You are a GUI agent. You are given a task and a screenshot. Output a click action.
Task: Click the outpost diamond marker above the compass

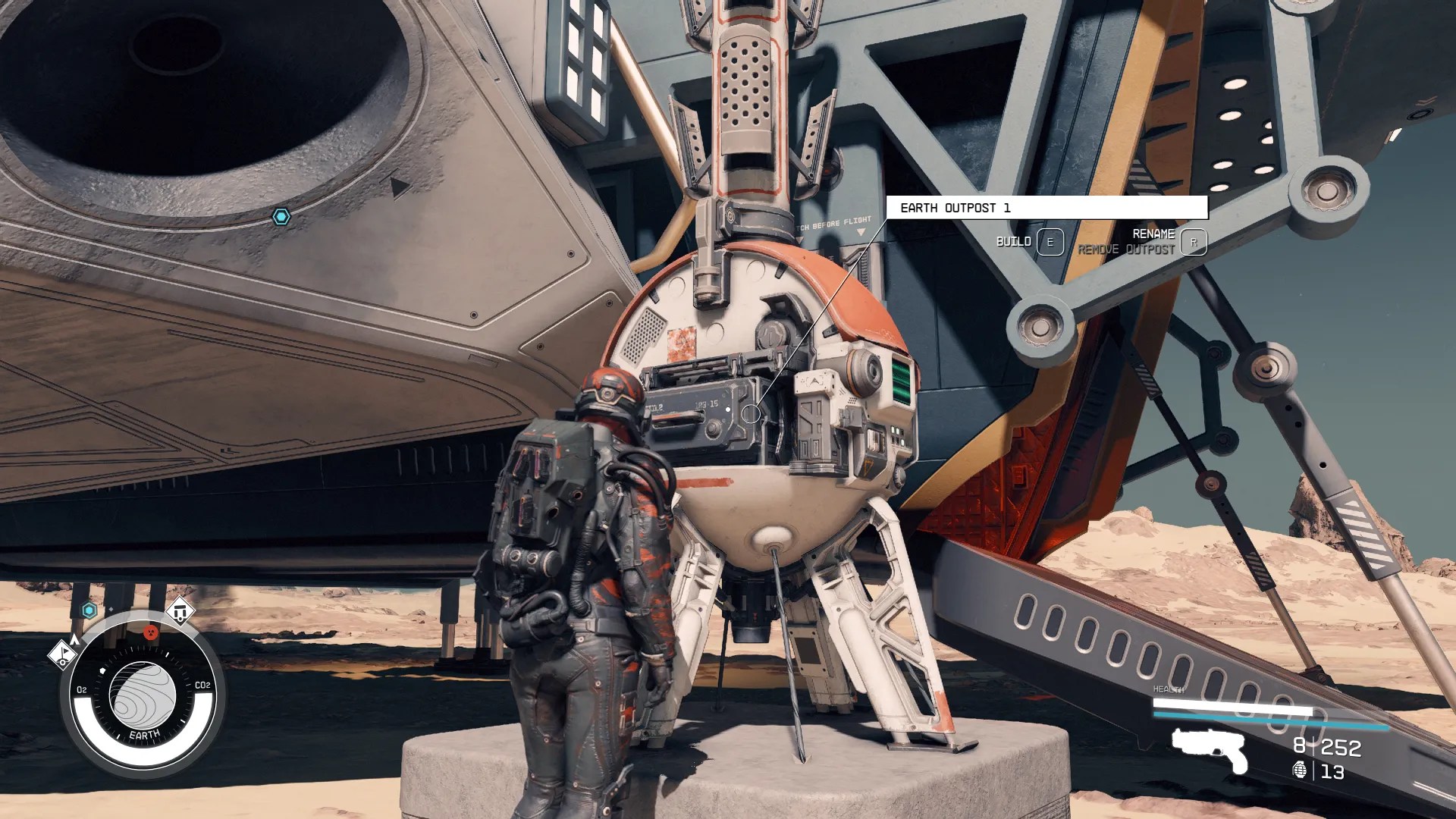[181, 613]
